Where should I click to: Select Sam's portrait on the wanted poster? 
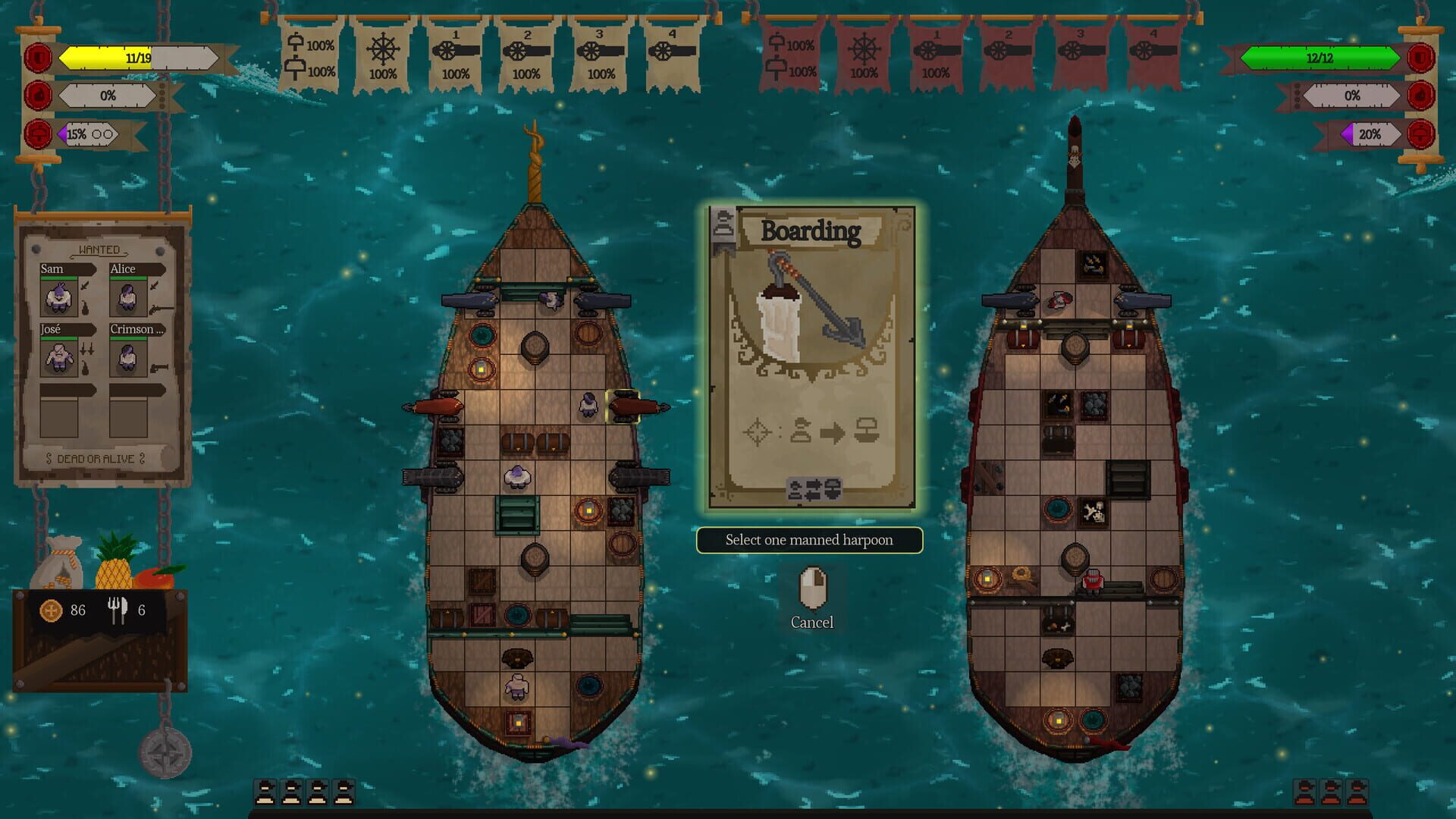tap(59, 296)
